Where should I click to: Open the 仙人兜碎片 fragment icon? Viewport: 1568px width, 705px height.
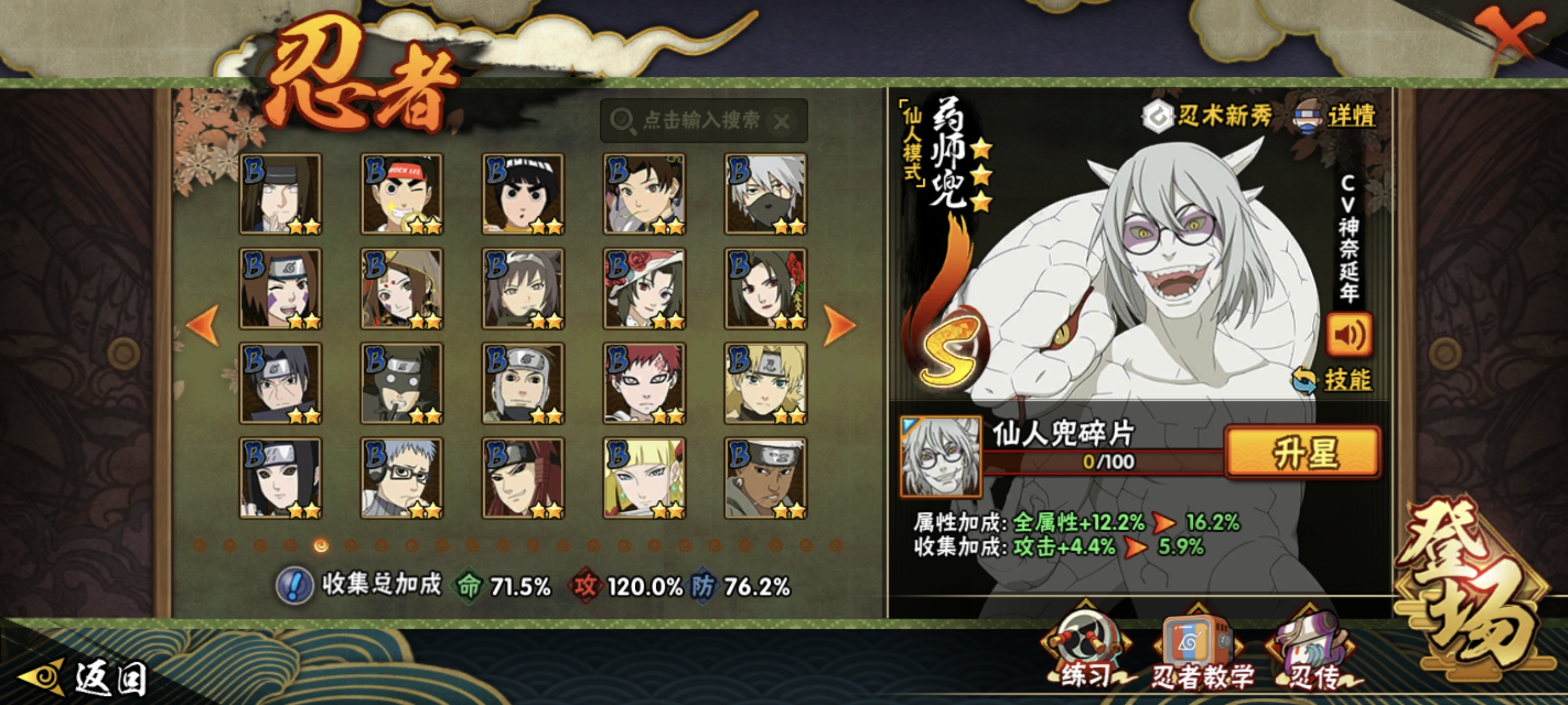click(941, 456)
